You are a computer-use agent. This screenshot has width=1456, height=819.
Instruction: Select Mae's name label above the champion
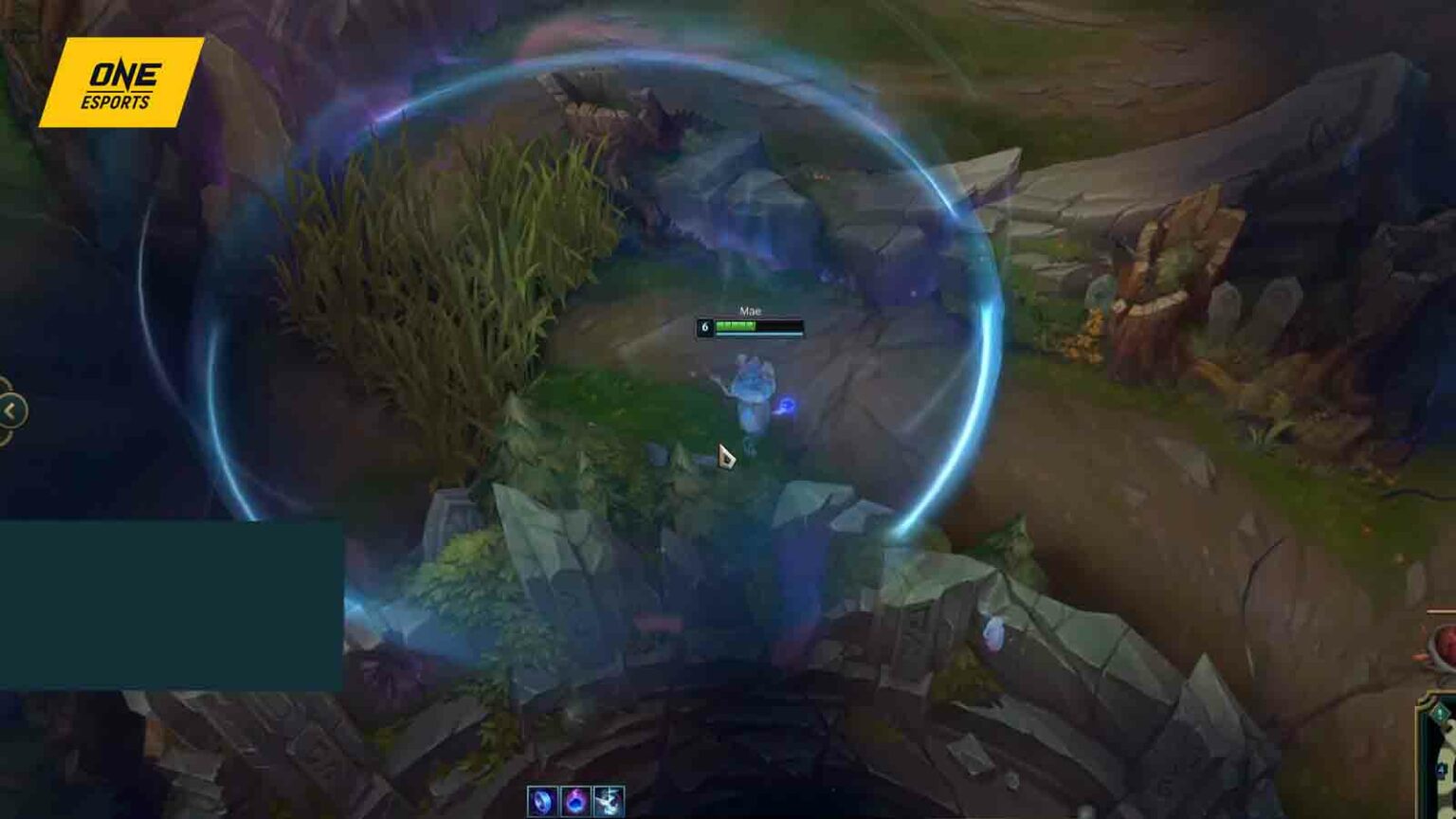pos(753,311)
